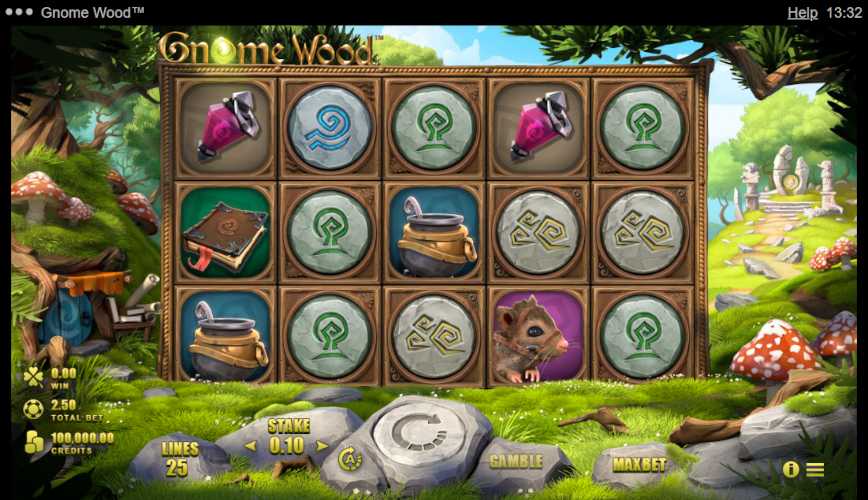This screenshot has width=868, height=500.
Task: Change the Lines 25 setting
Action: tap(180, 459)
